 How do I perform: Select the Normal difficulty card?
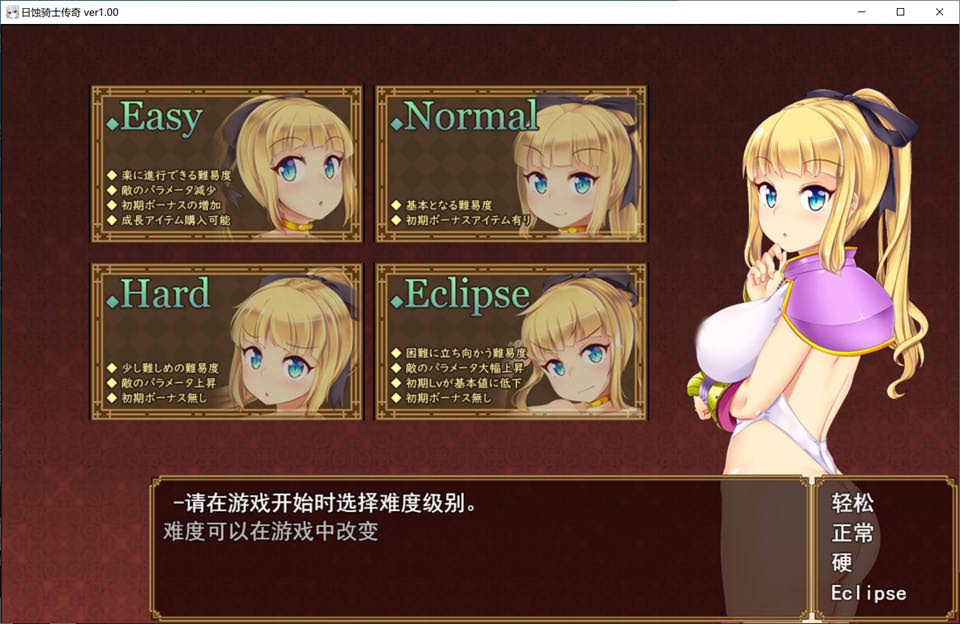510,163
